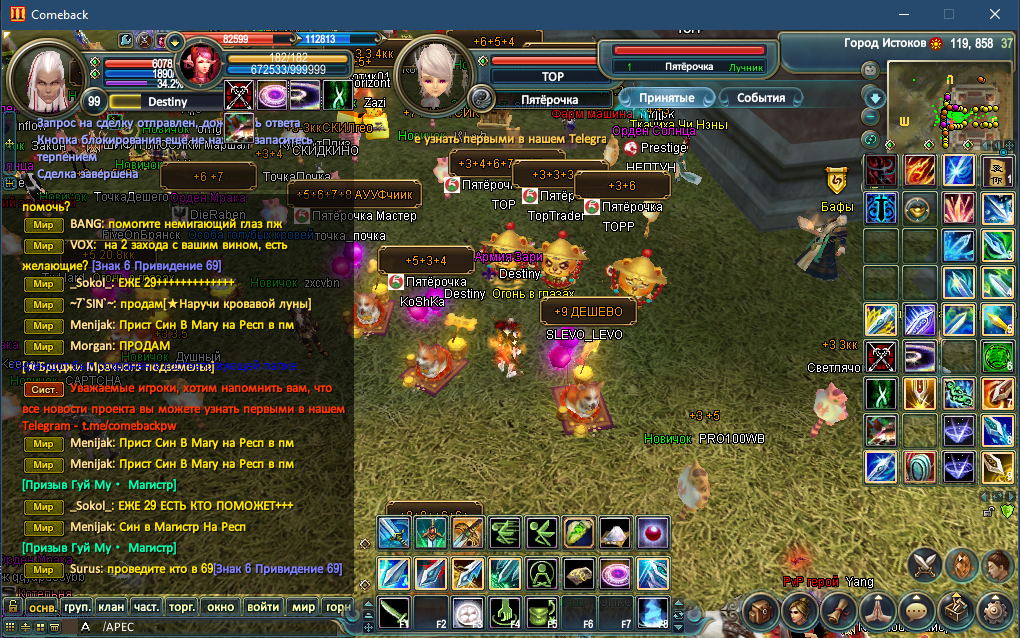1020x638 pixels.
Task: Activate the meditating green figure skill
Action: 541,573
